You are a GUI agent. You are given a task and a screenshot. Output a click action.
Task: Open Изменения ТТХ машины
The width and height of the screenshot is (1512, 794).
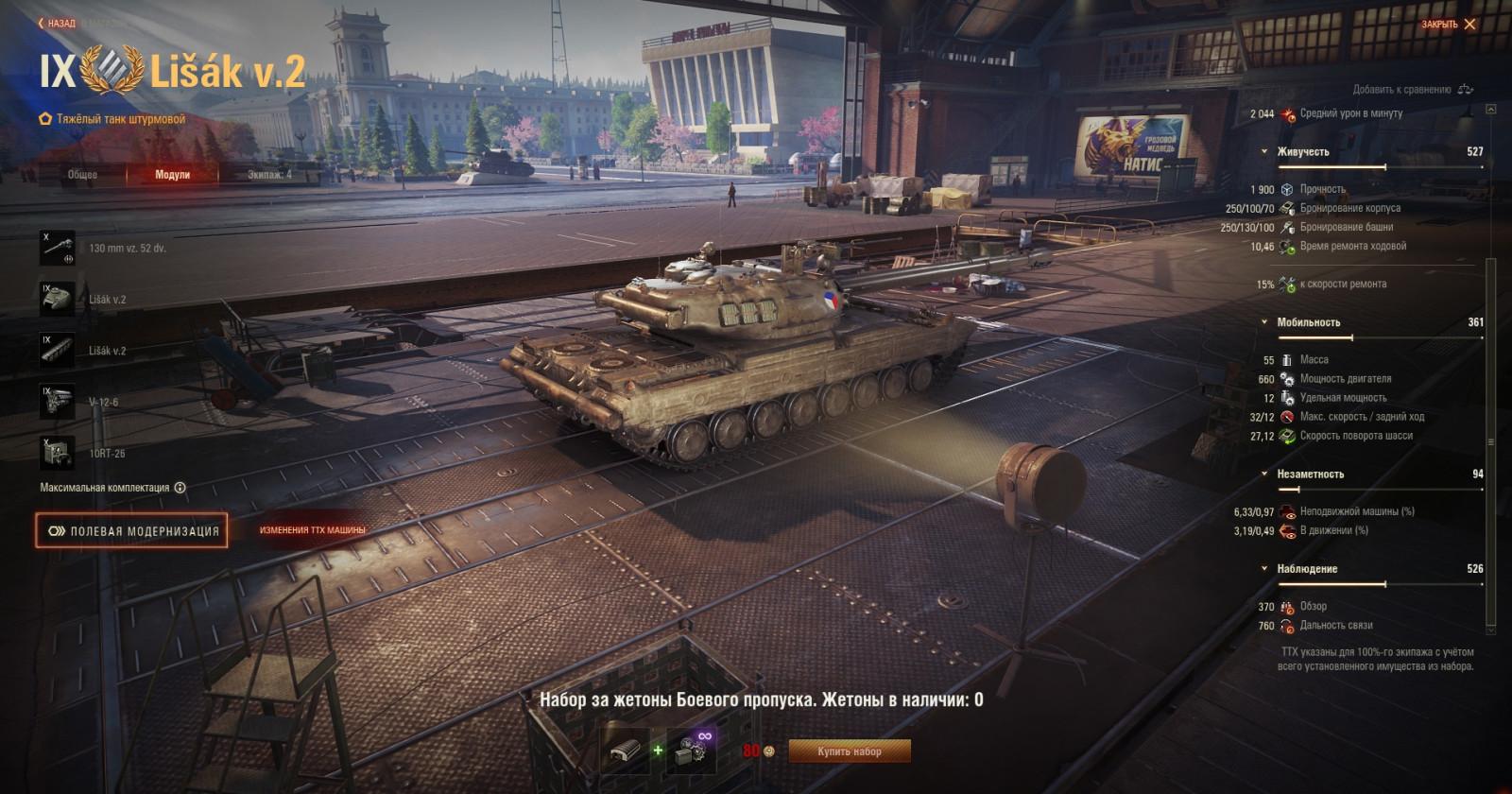point(313,531)
